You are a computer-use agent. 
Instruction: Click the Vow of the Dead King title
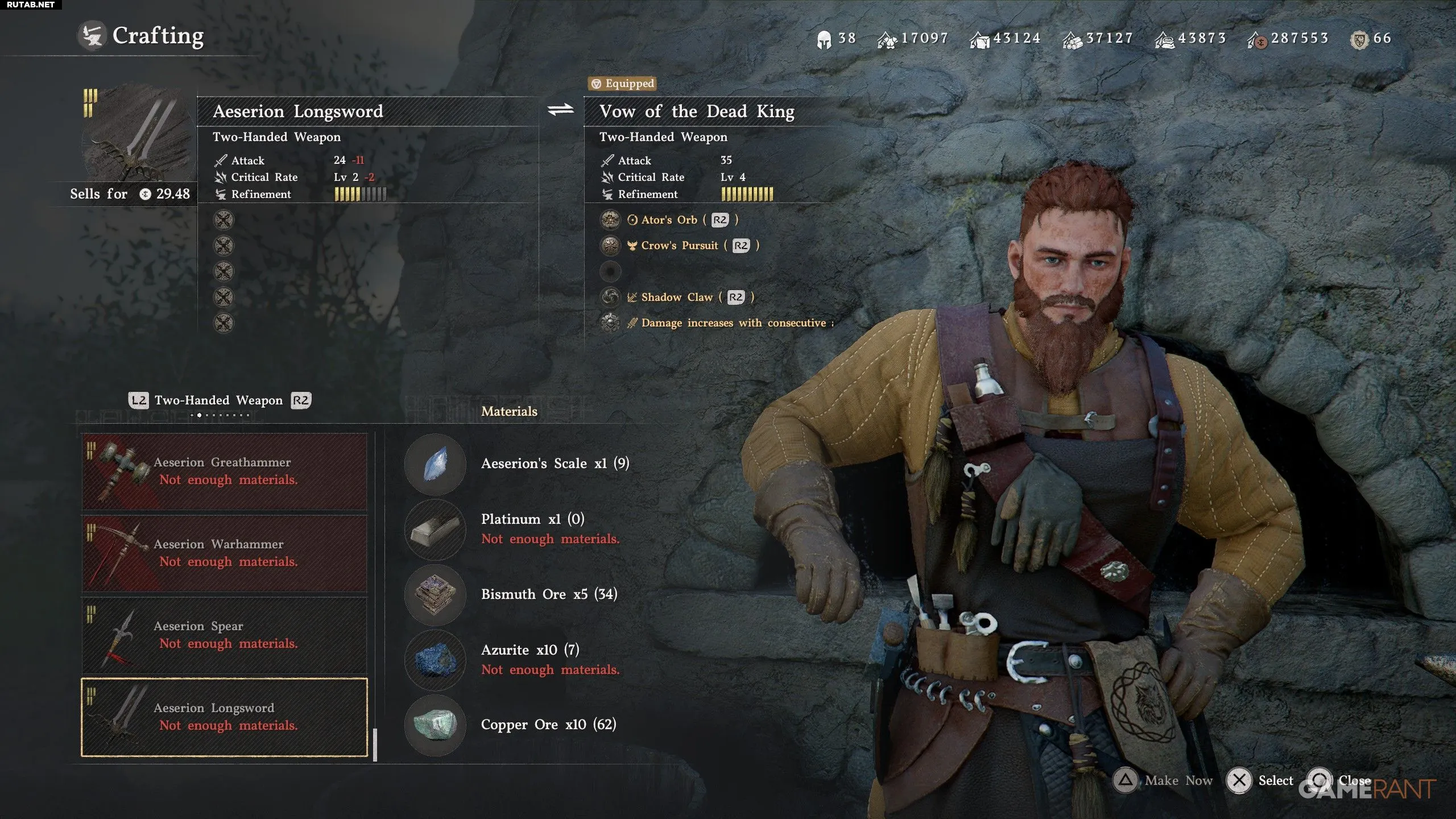697,111
